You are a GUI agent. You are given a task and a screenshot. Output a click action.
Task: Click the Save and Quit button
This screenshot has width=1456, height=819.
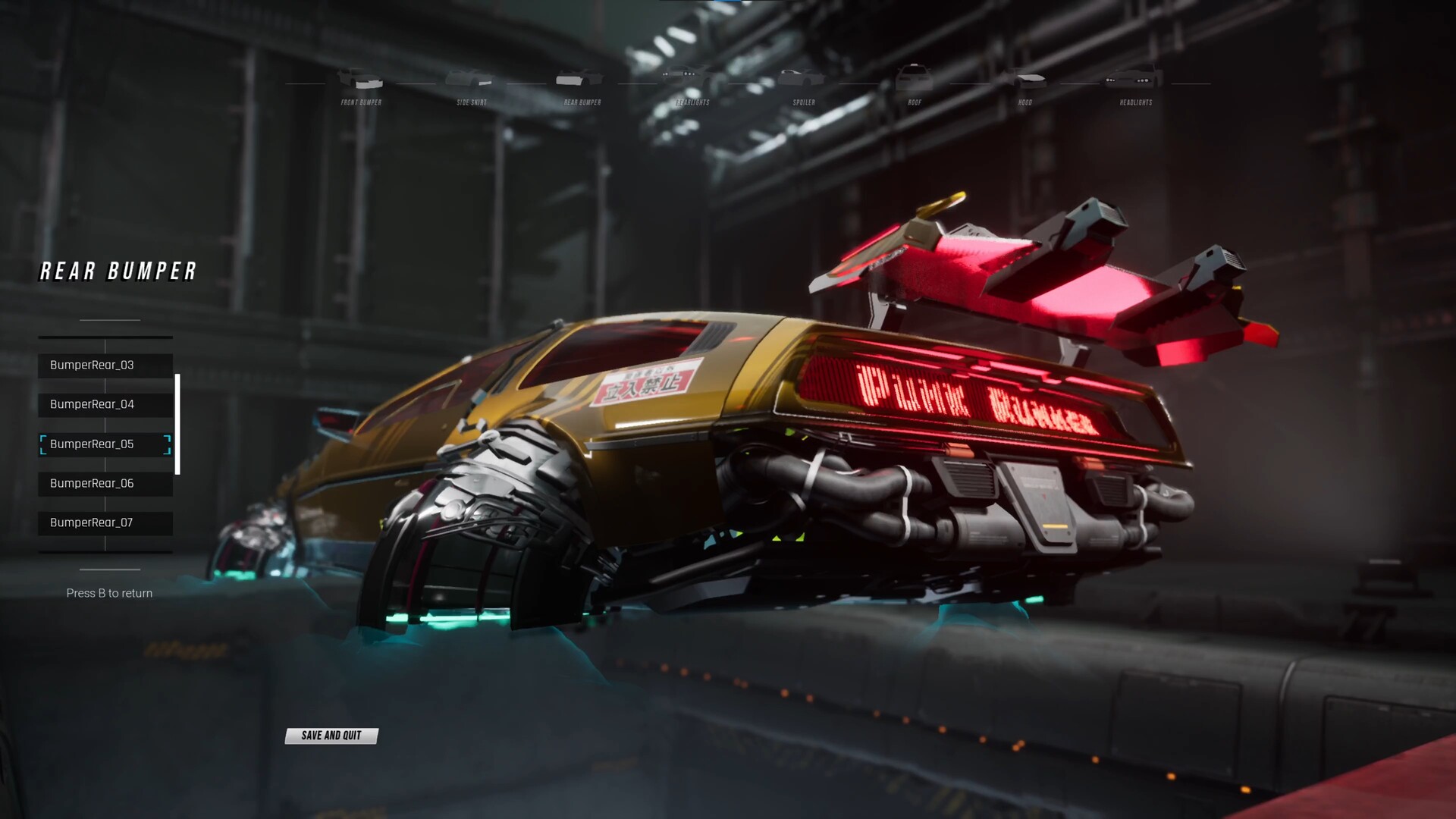pos(331,735)
